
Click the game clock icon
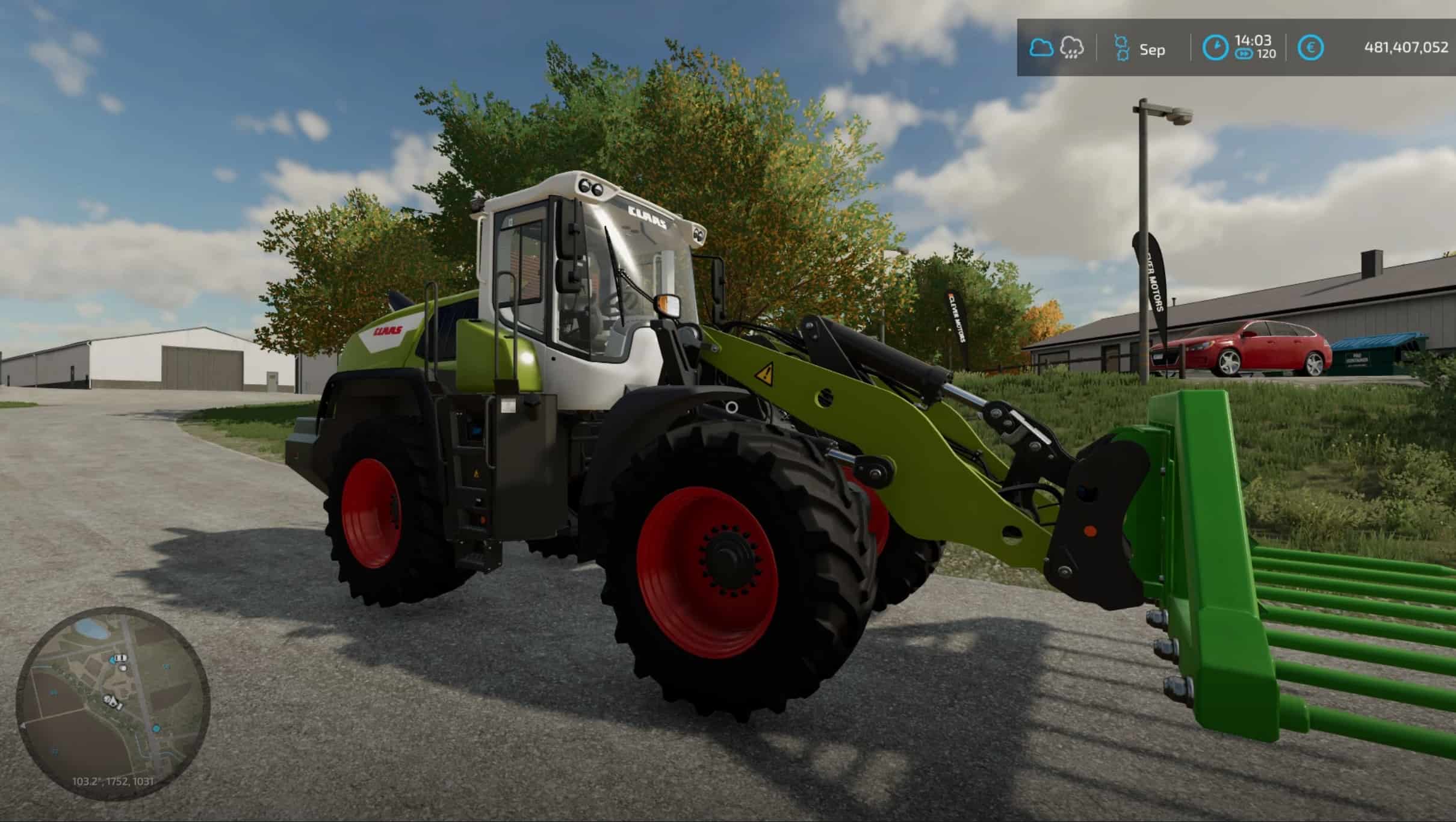(x=1215, y=48)
